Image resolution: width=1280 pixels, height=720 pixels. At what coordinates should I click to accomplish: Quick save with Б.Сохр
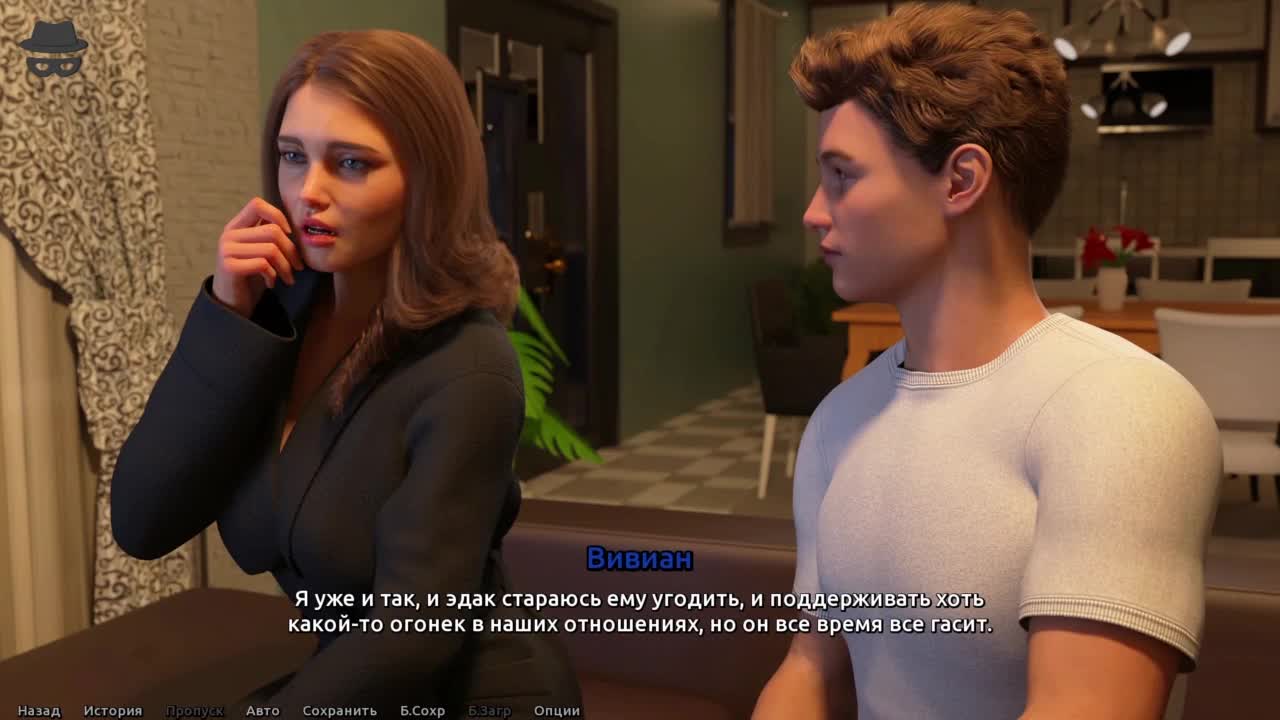click(x=422, y=711)
